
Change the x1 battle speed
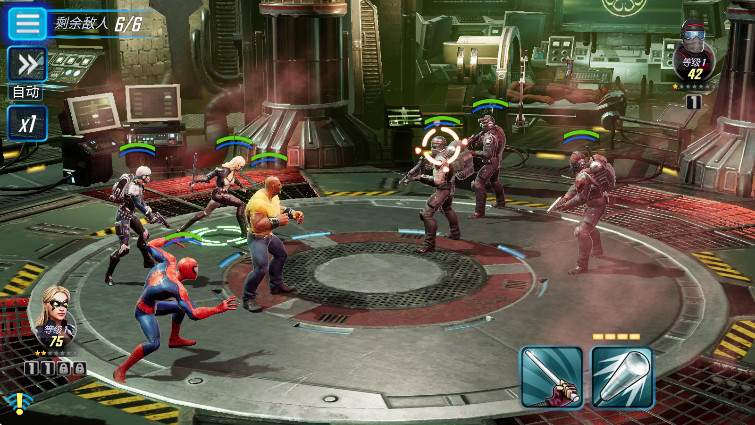click(x=27, y=123)
